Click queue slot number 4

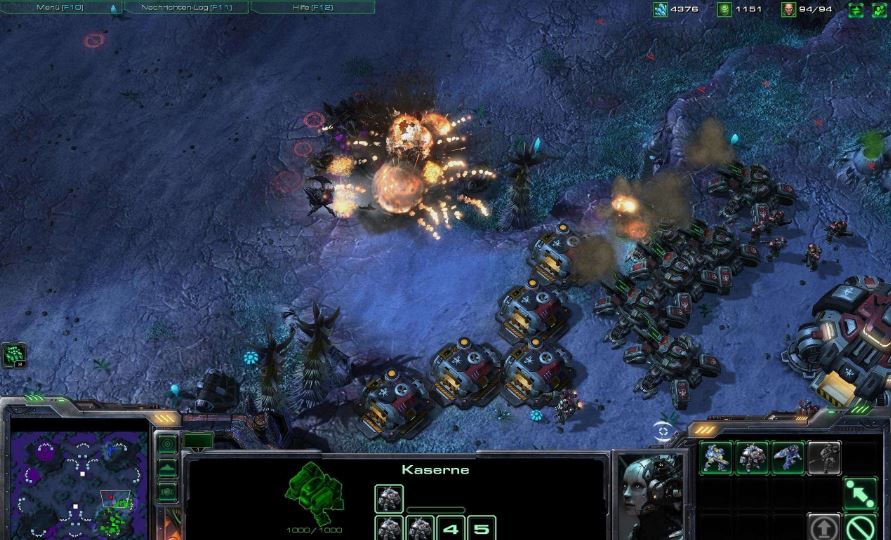[451, 528]
